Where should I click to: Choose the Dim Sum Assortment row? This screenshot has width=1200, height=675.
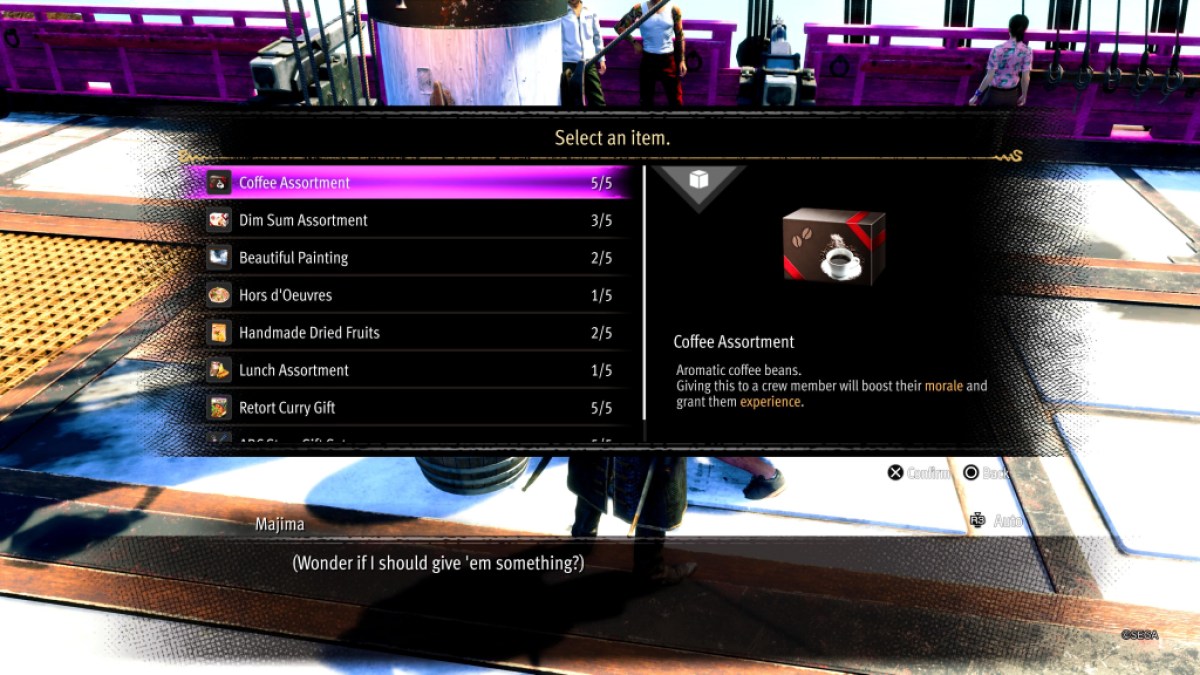(x=410, y=220)
